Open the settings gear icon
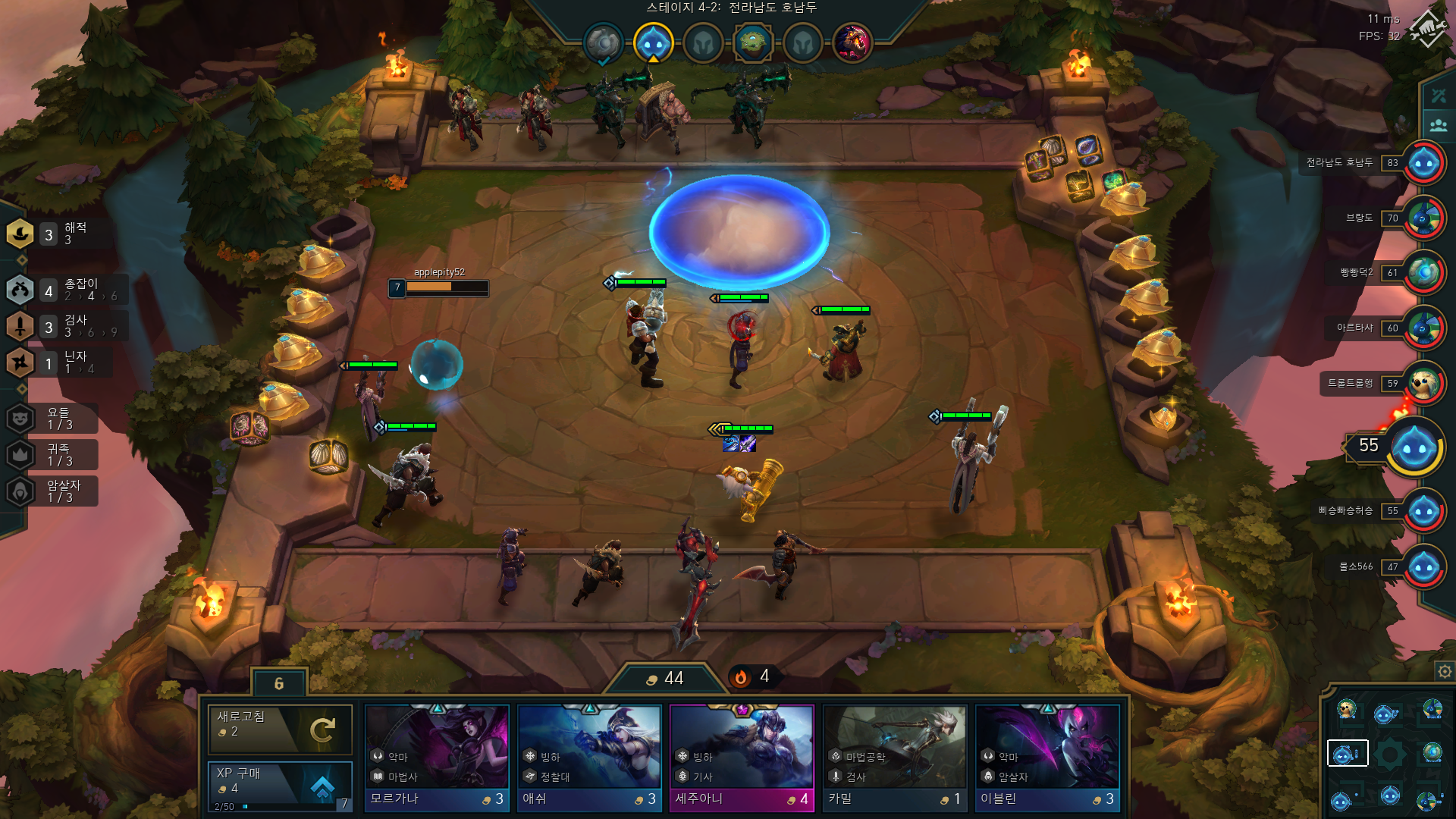 [x=1445, y=671]
